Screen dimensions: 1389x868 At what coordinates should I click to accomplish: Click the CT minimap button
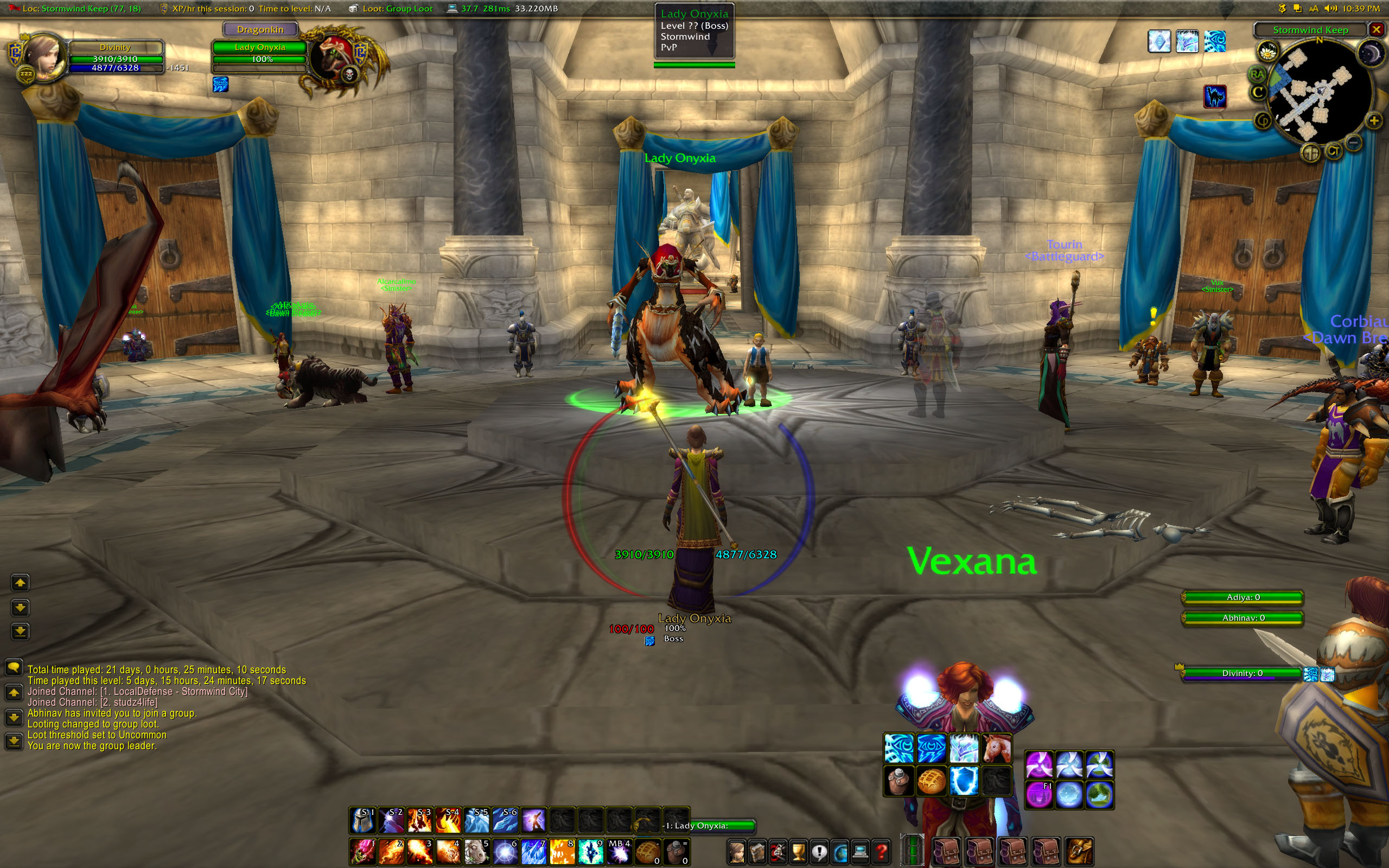coord(1333,151)
